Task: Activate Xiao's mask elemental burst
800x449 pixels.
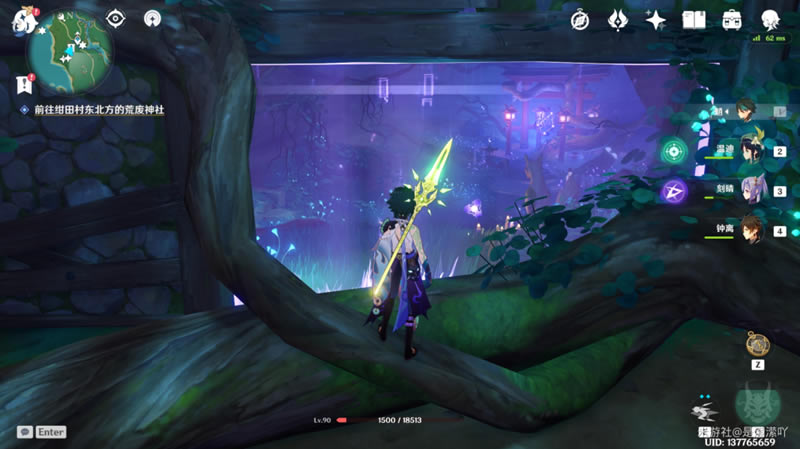Action: pyautogui.click(x=758, y=405)
